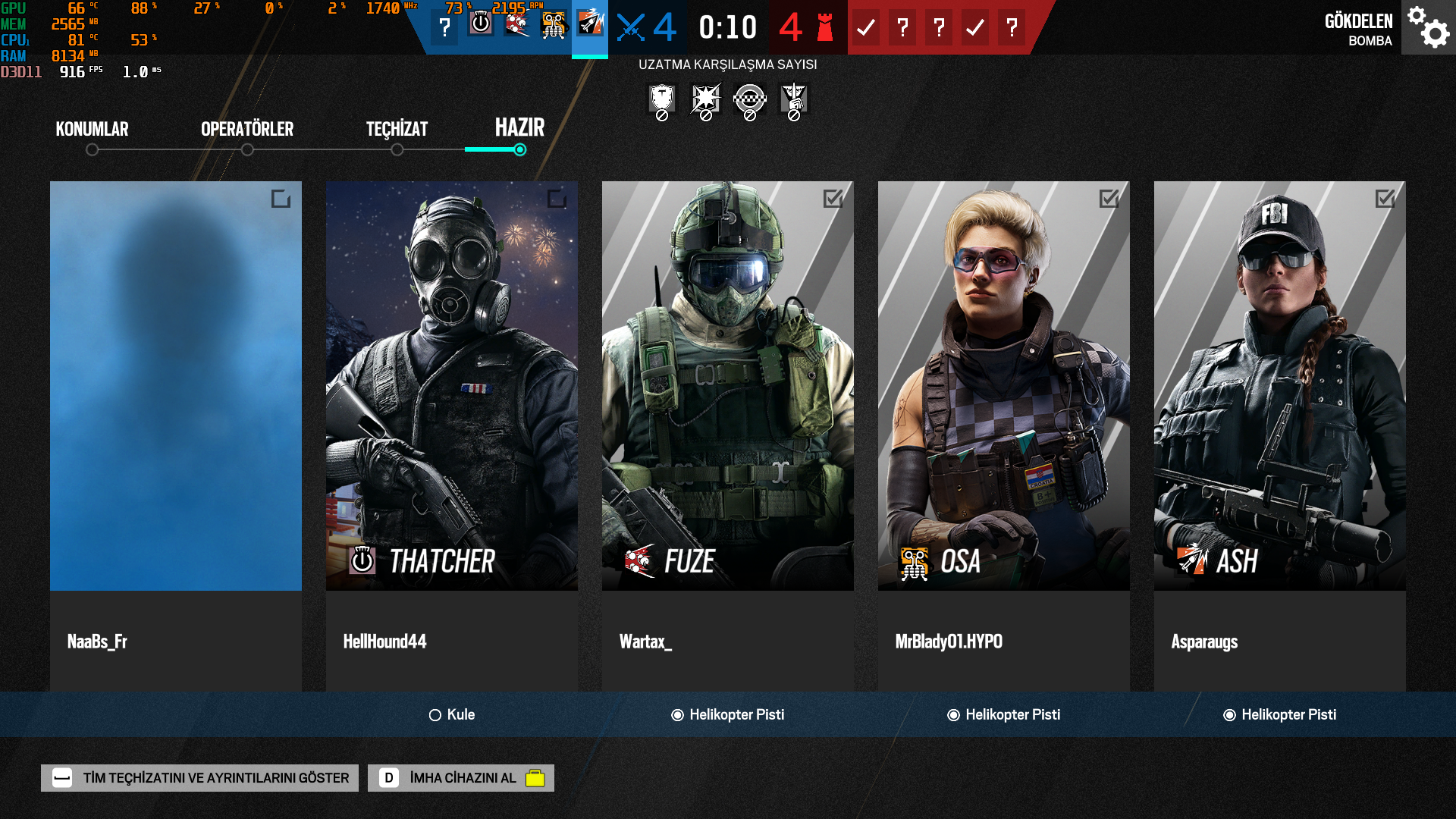1456x819 pixels.
Task: Click the İMHA CİHAZINI AL button
Action: tap(461, 778)
